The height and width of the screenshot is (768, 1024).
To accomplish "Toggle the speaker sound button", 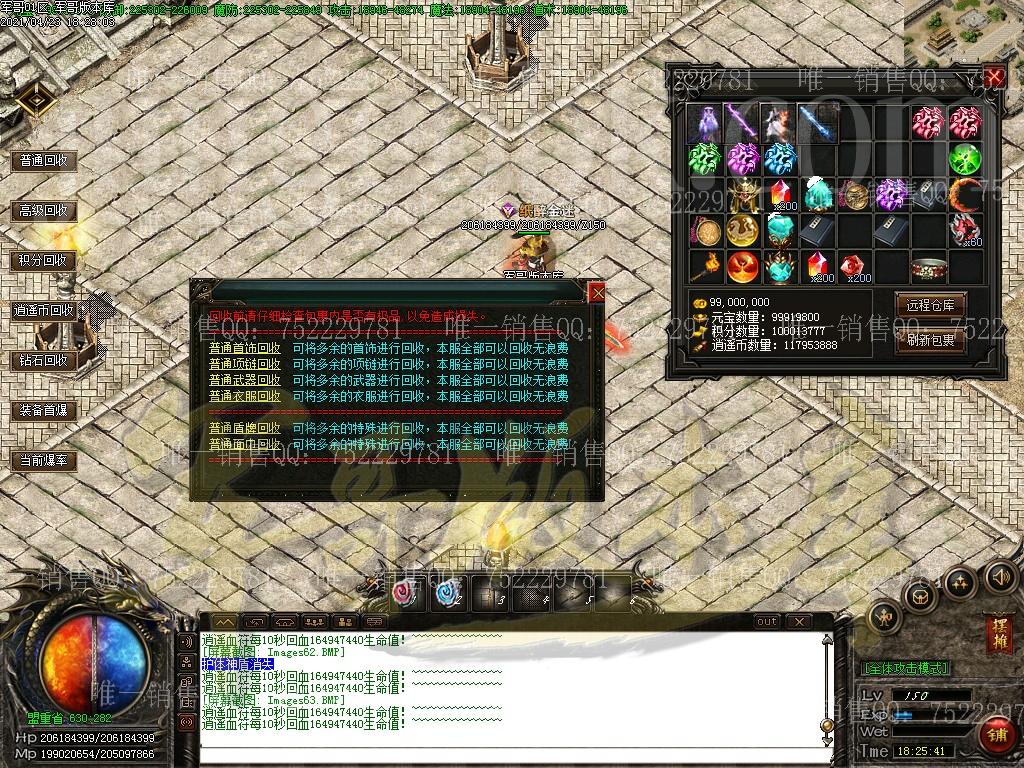I will click(x=1000, y=577).
